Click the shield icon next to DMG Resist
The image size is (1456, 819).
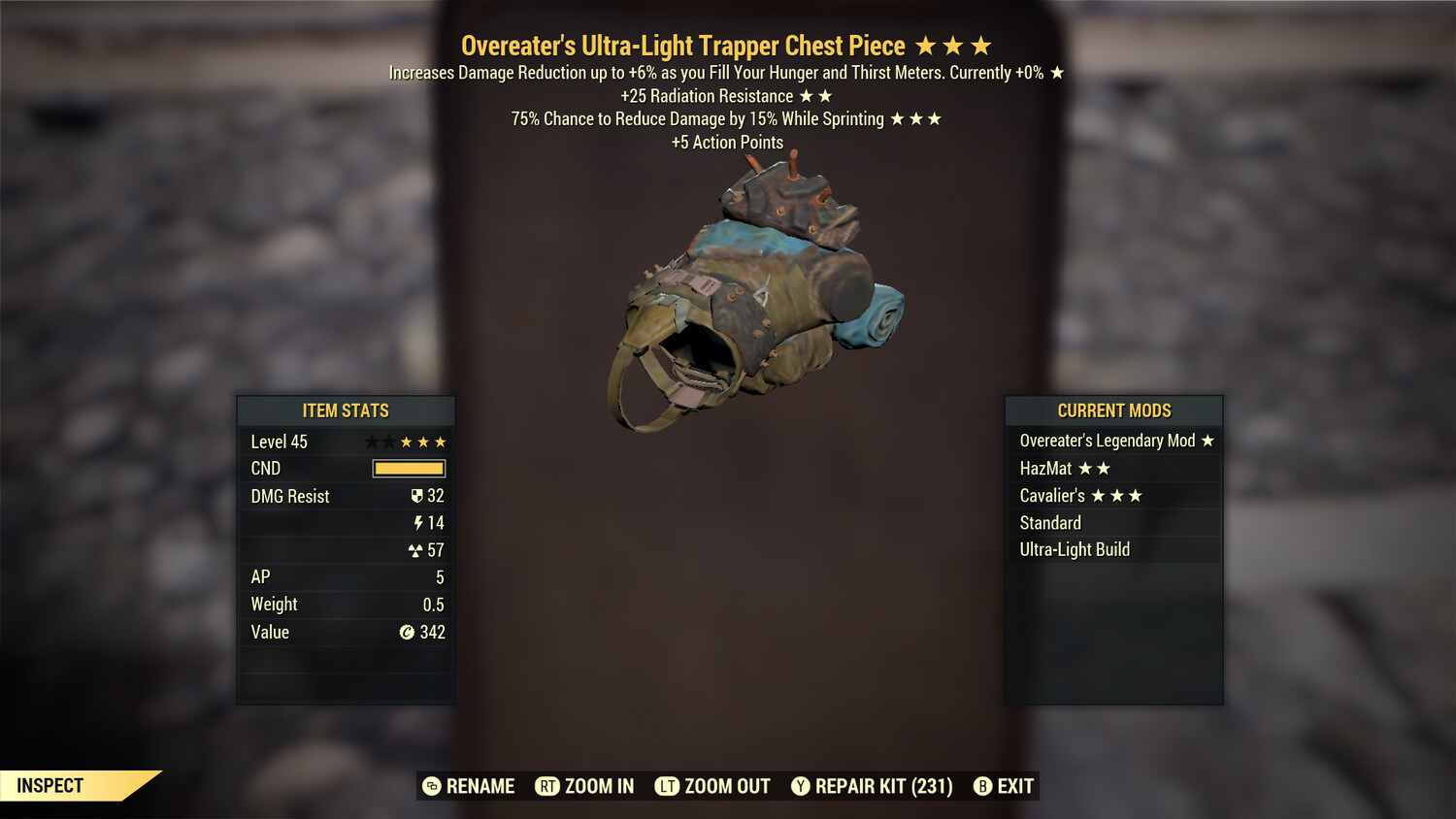[417, 496]
